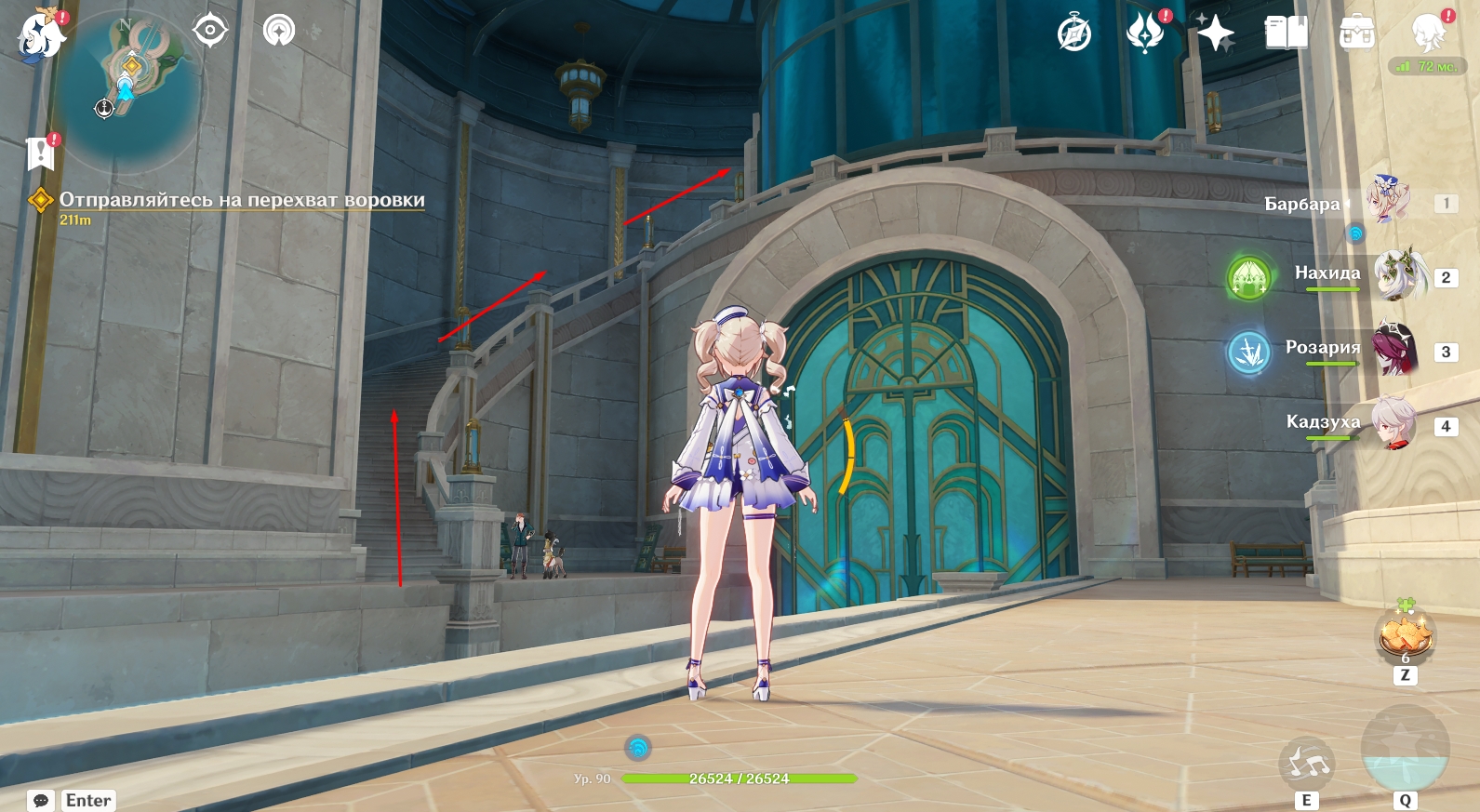Open the battle pass icon

[x=1145, y=33]
